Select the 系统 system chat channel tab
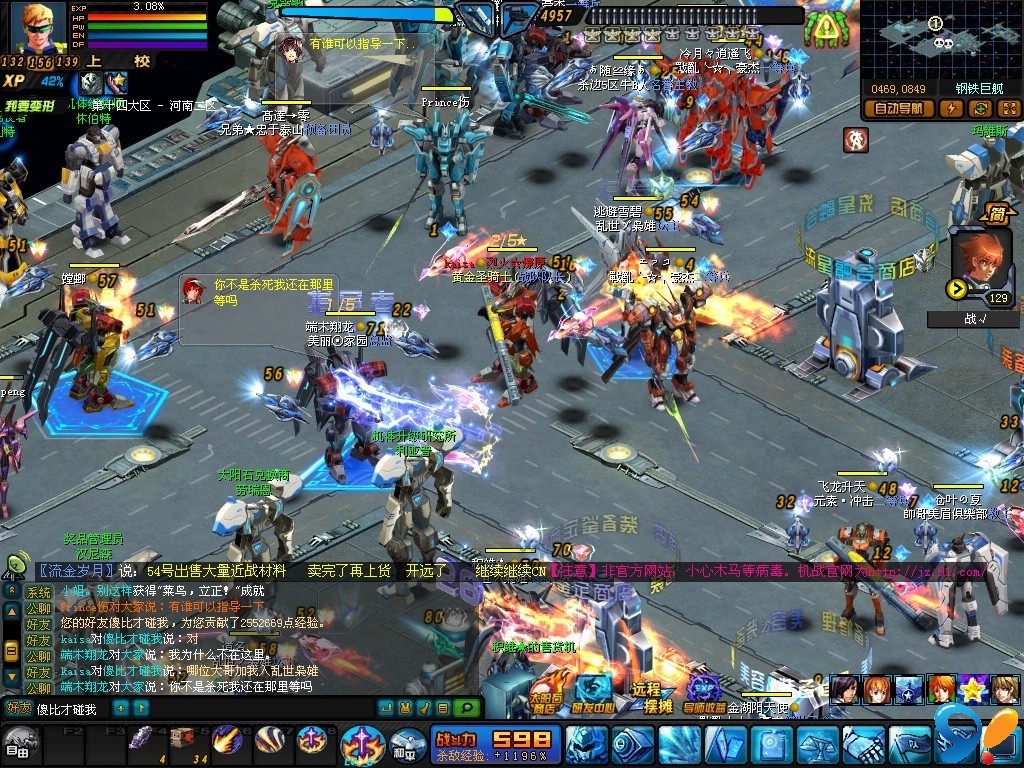This screenshot has width=1024, height=768. pyautogui.click(x=38, y=592)
